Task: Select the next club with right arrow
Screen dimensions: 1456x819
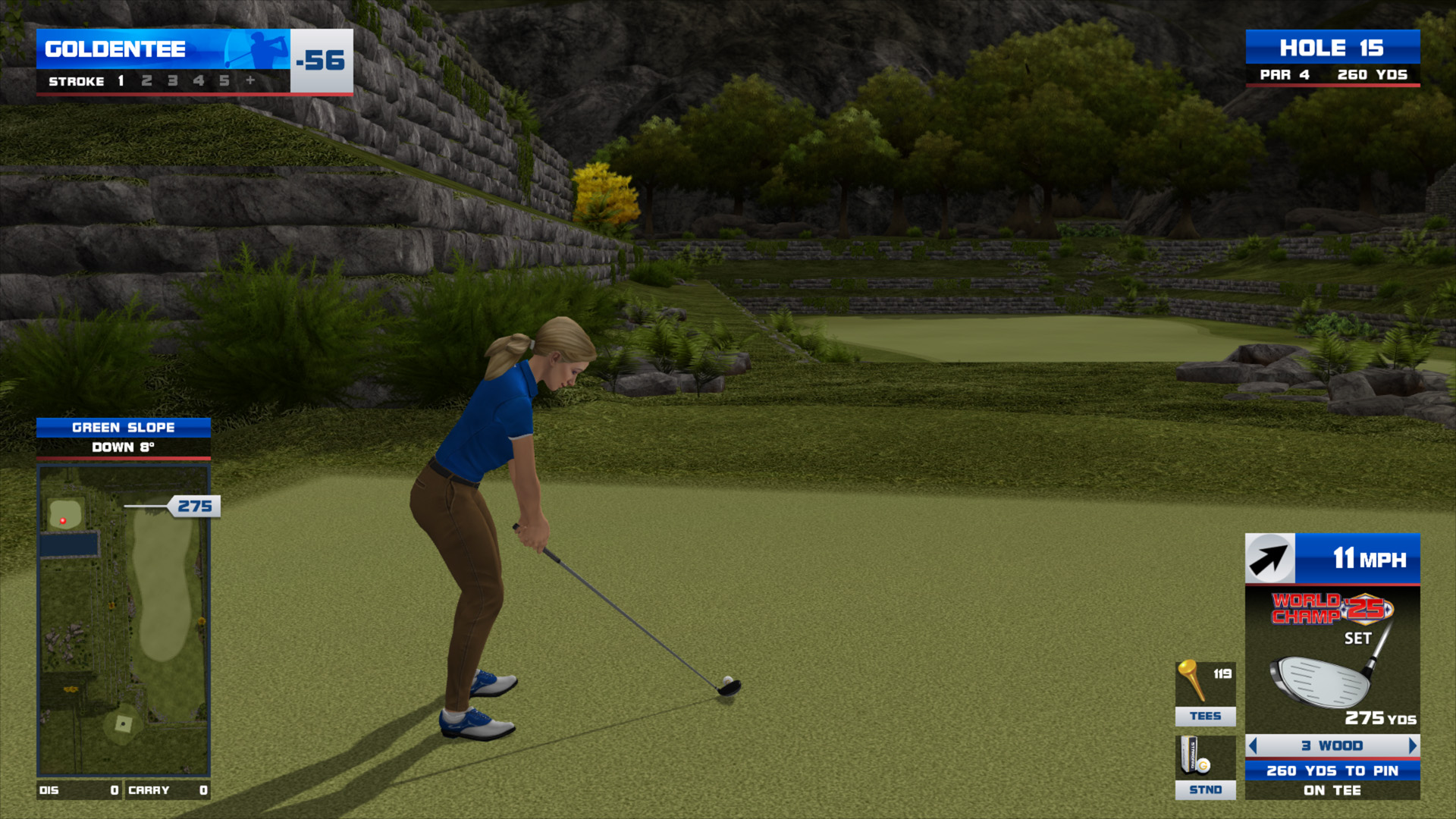Action: click(x=1412, y=745)
